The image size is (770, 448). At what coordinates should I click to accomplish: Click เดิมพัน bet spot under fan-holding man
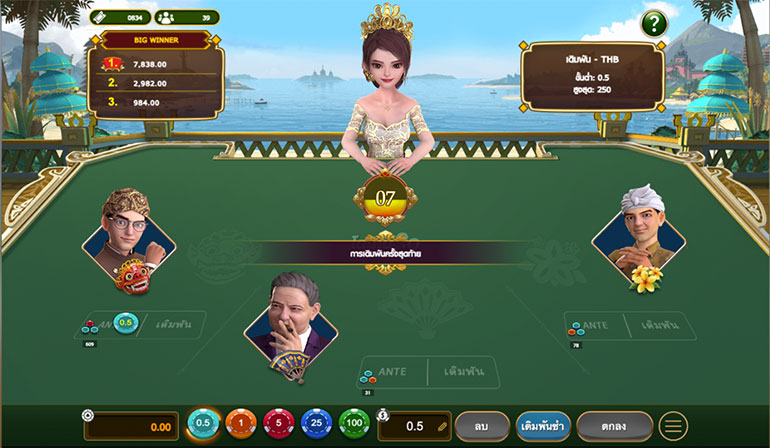[x=462, y=372]
